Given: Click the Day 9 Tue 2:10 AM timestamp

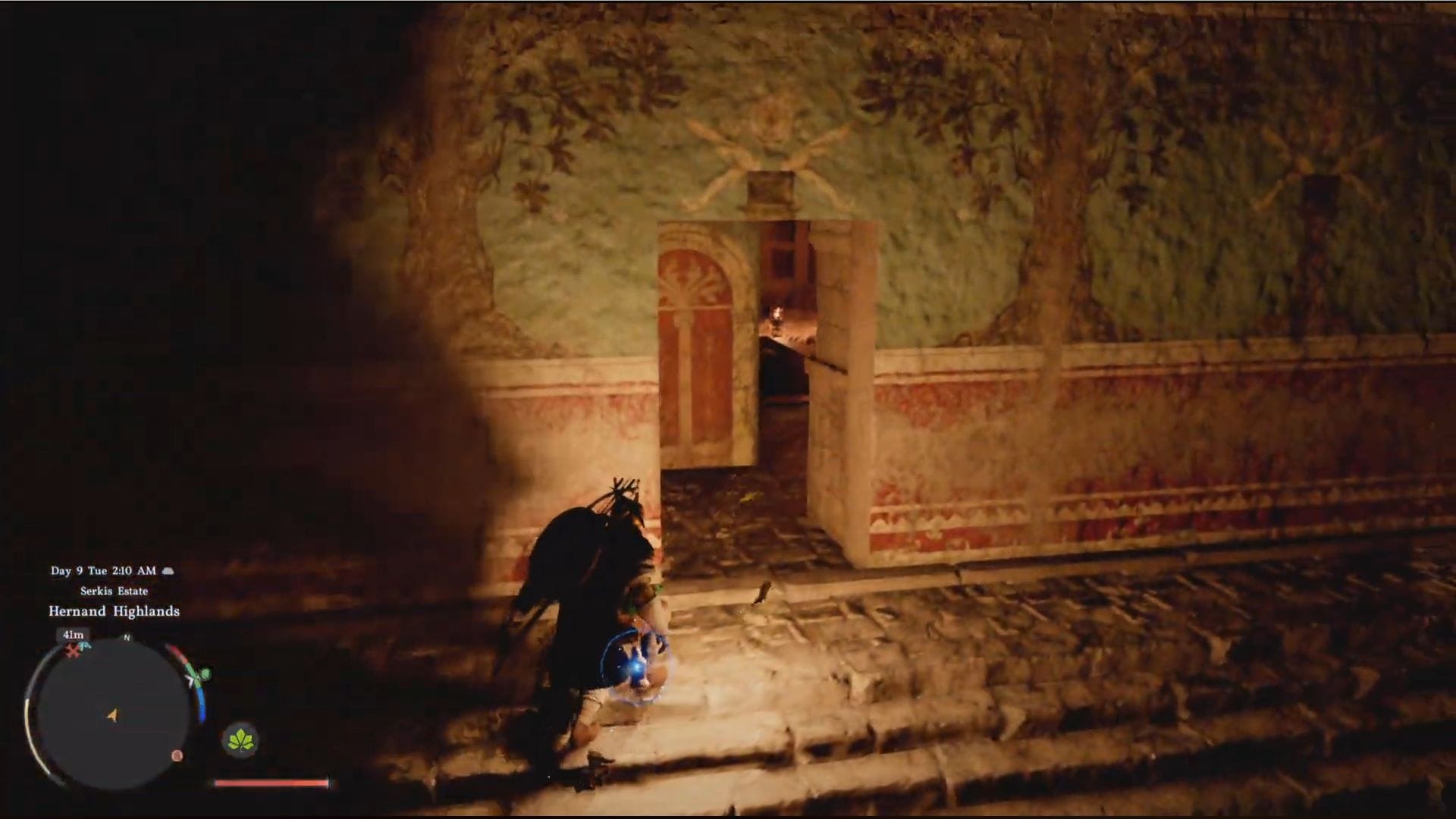Looking at the screenshot, I should coord(103,571).
